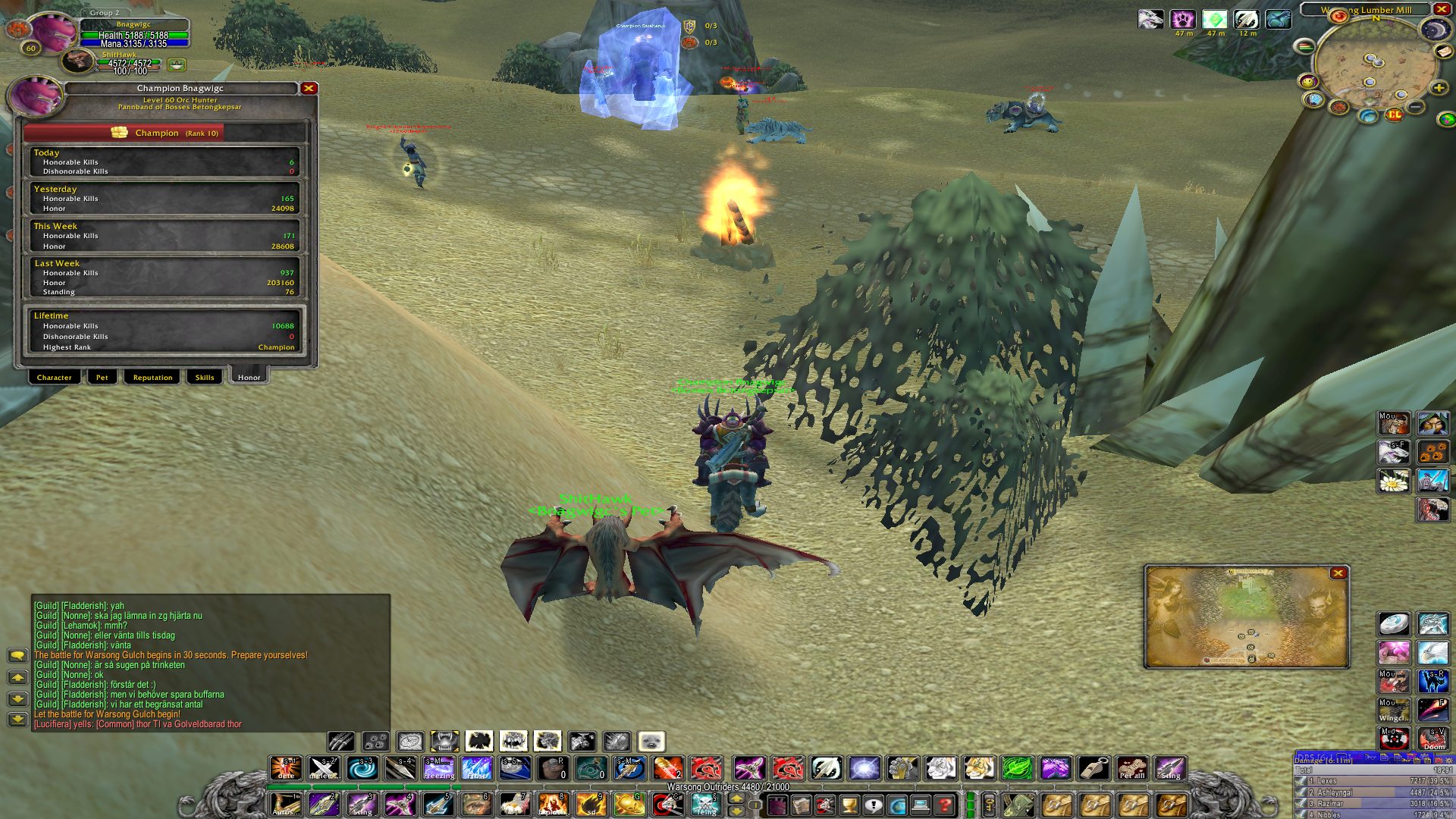Zoom out on the minimap
The image size is (1456, 819).
click(1416, 108)
